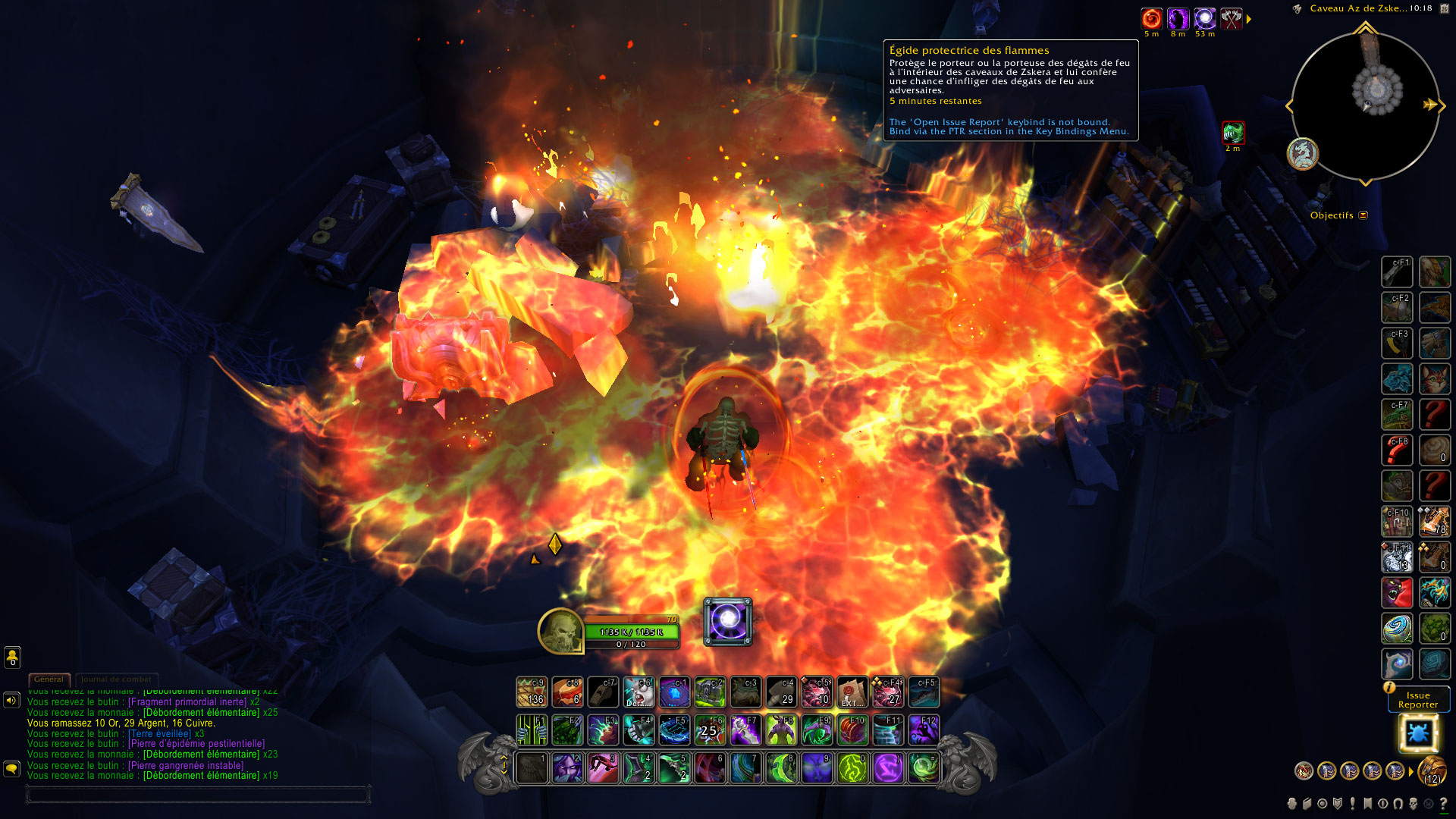Screen dimensions: 1456x819
Task: Click the chat text input box
Action: (197, 795)
